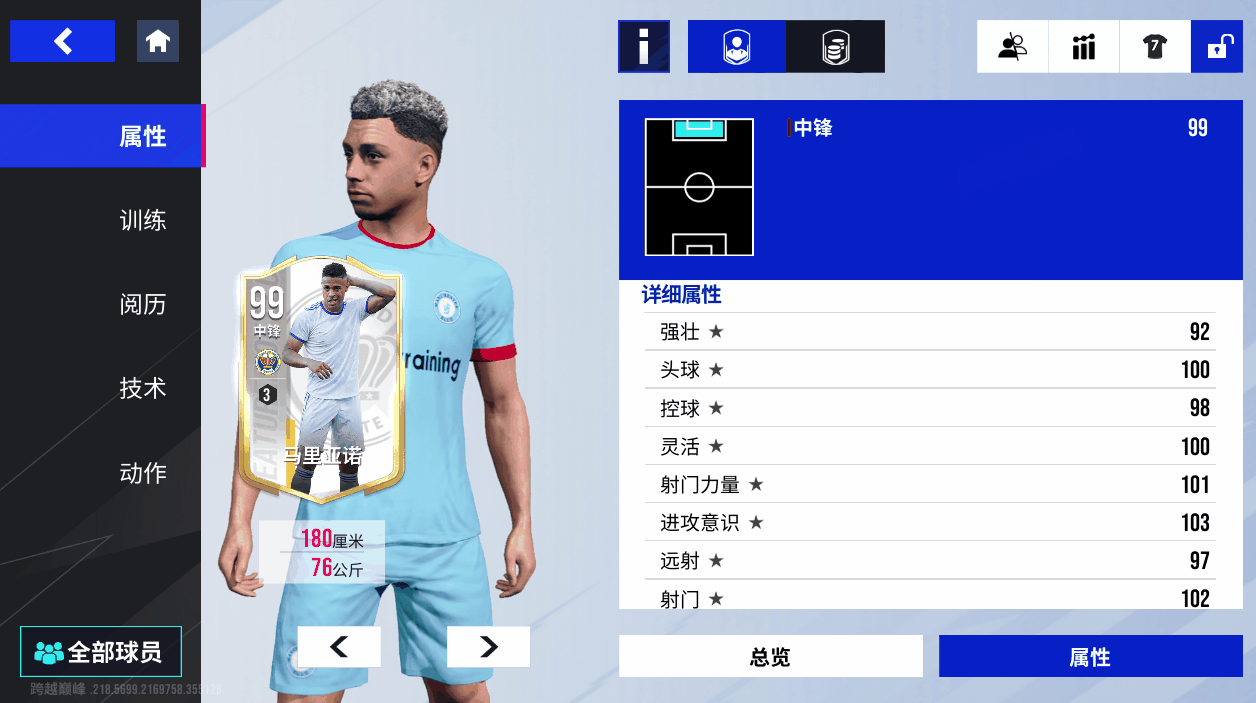Switch to the 总览 overview tab
The height and width of the screenshot is (703, 1256).
pos(770,657)
